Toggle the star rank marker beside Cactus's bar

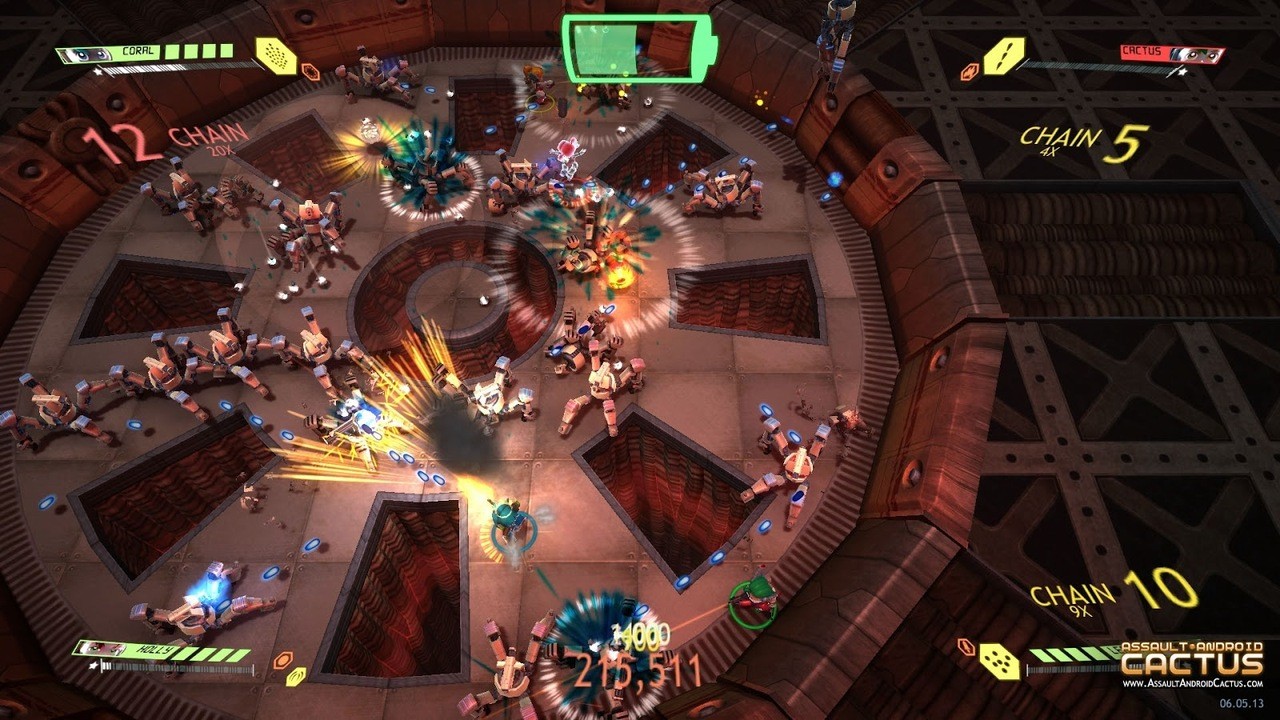pyautogui.click(x=1181, y=72)
